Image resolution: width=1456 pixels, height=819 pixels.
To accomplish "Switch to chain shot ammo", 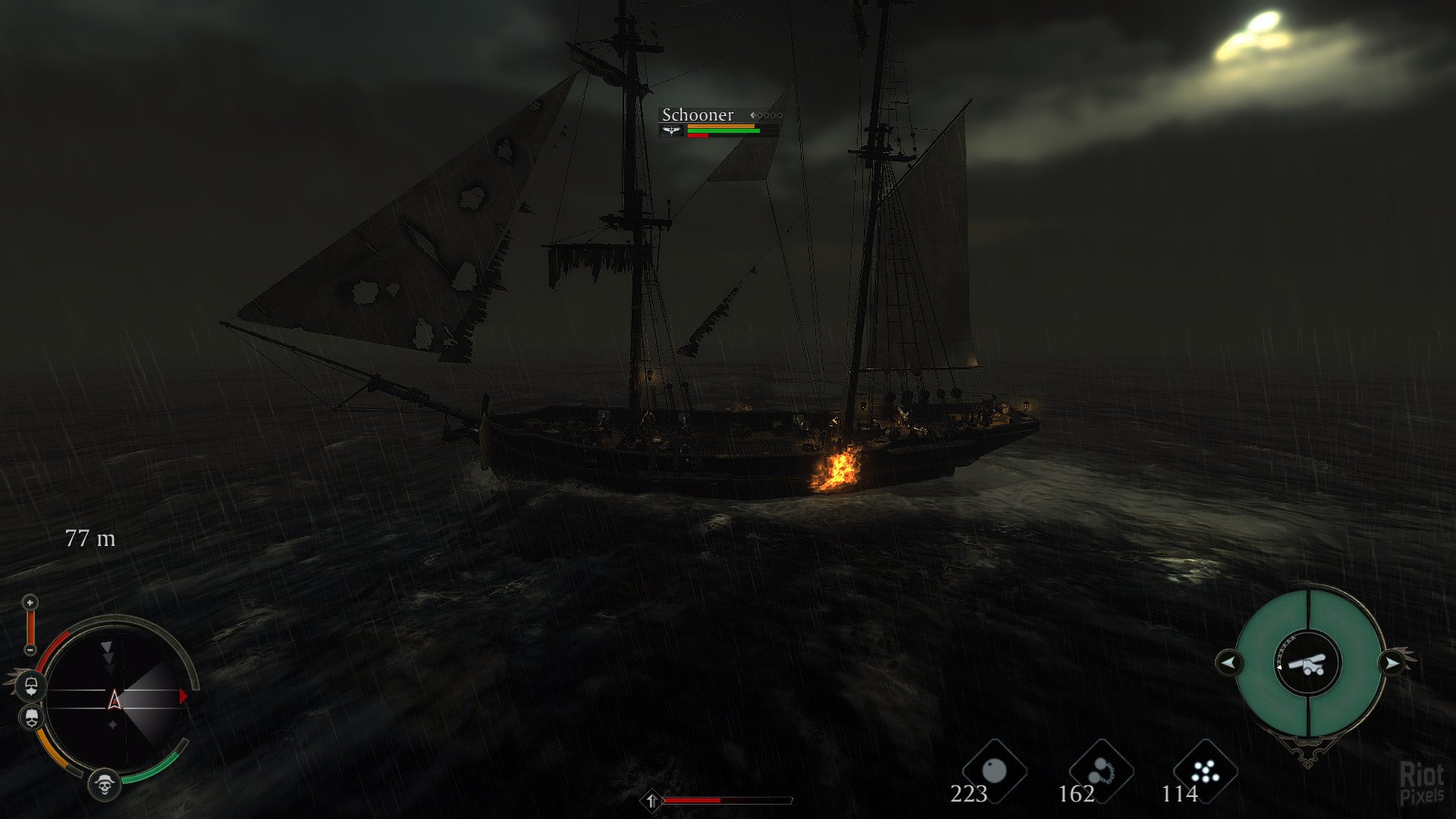I will pyautogui.click(x=1101, y=772).
